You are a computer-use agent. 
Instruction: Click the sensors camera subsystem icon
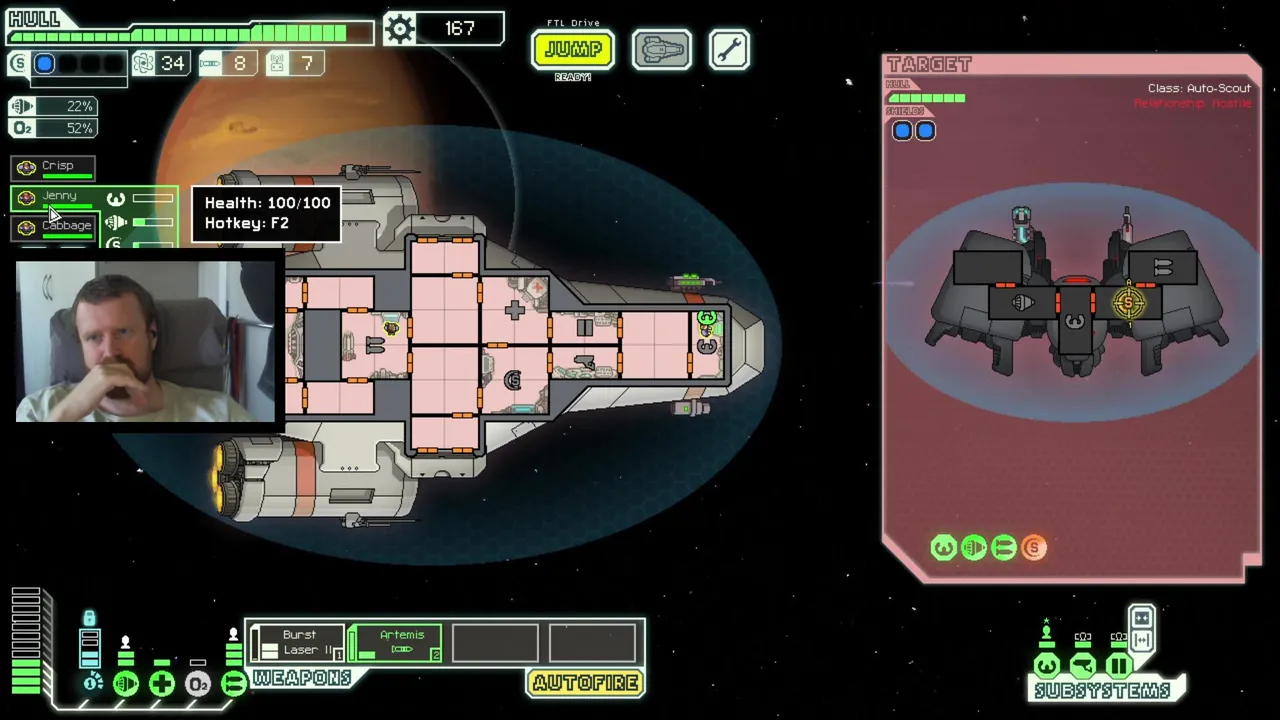point(1082,666)
